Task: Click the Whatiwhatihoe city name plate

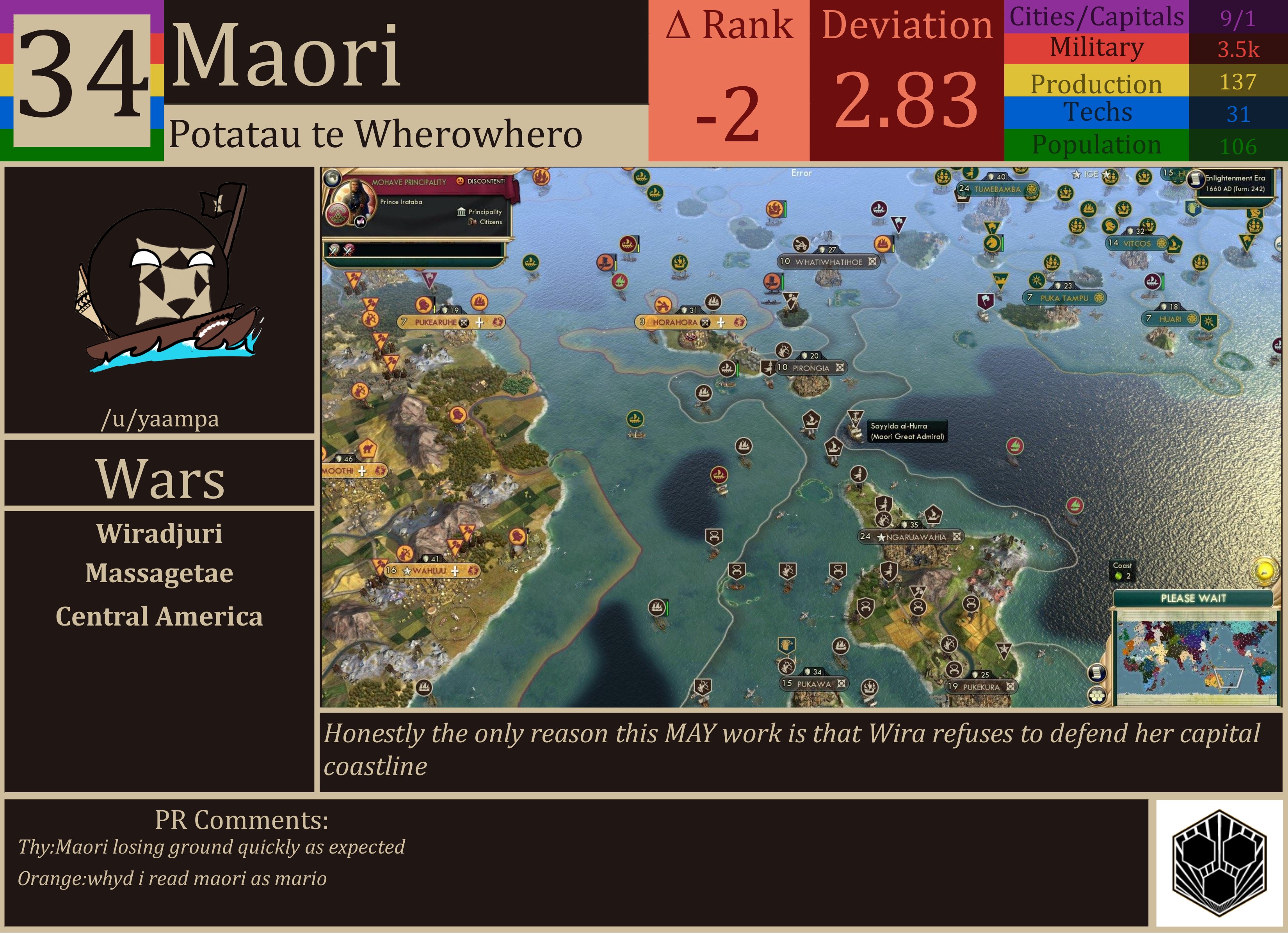Action: pos(829,262)
